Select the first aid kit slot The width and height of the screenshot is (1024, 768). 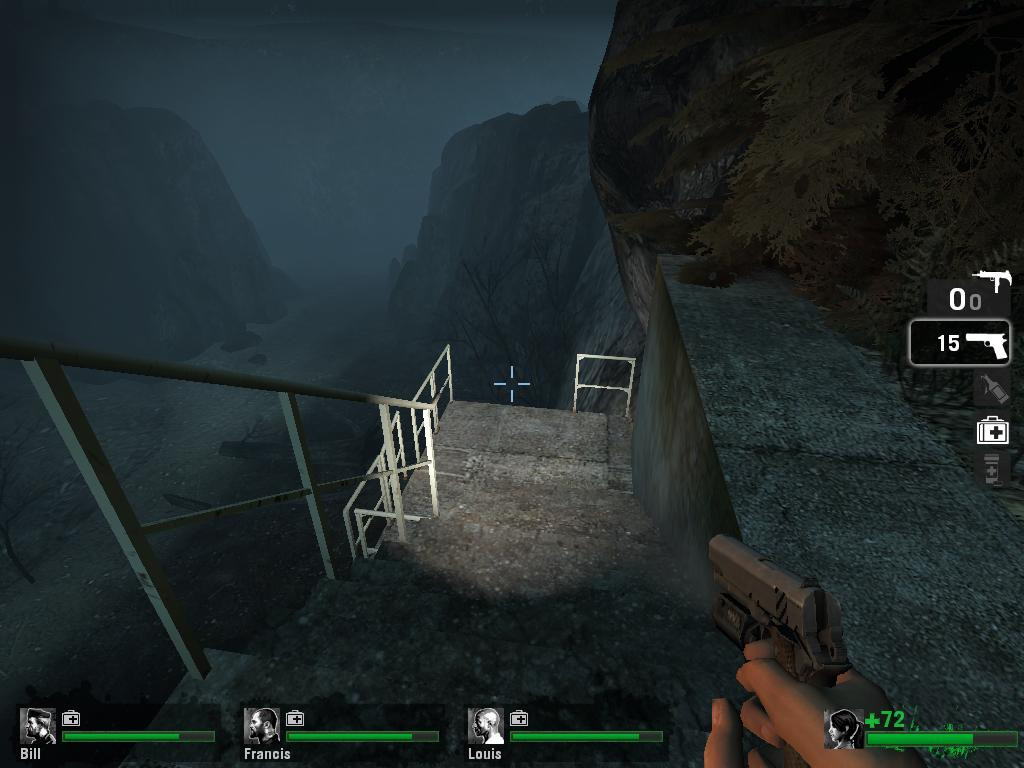pyautogui.click(x=992, y=431)
